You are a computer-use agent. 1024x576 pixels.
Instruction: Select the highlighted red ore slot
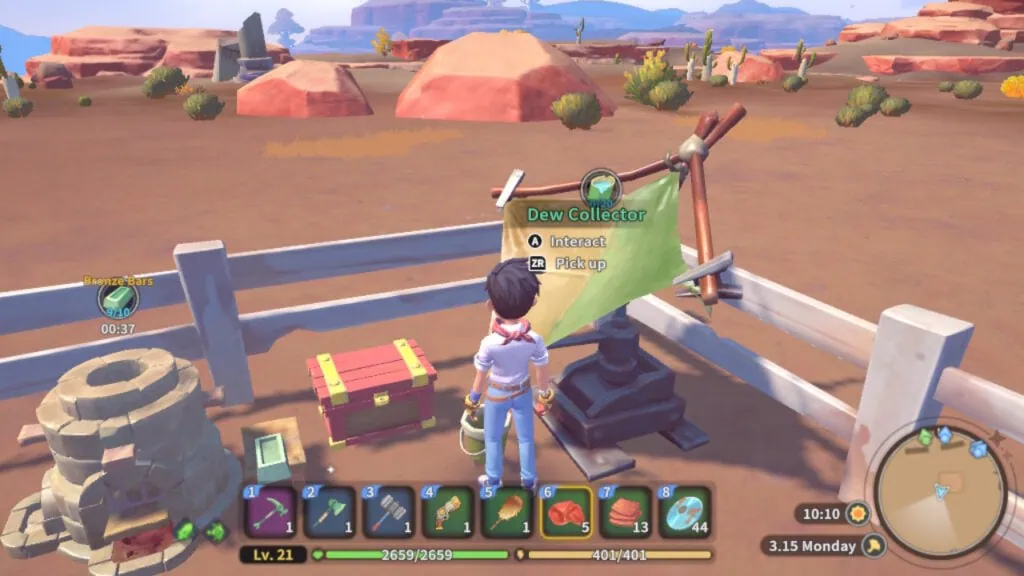pos(567,512)
